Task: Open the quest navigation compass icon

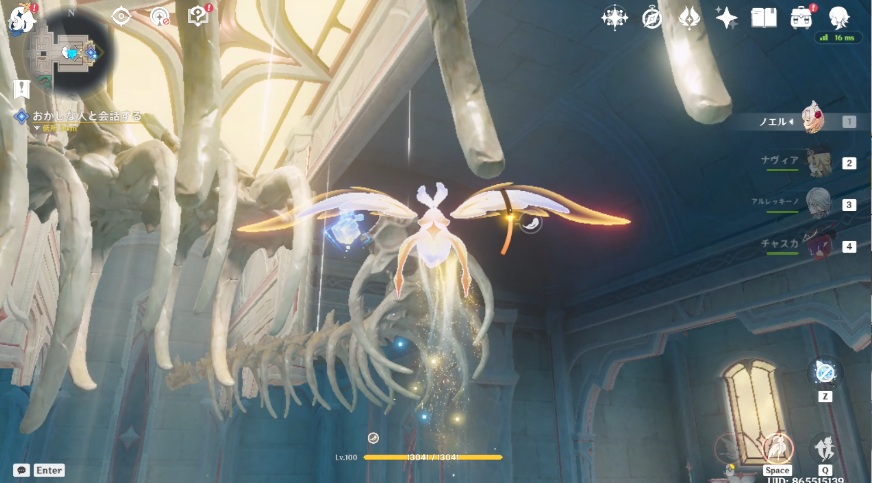Action: 160,17
